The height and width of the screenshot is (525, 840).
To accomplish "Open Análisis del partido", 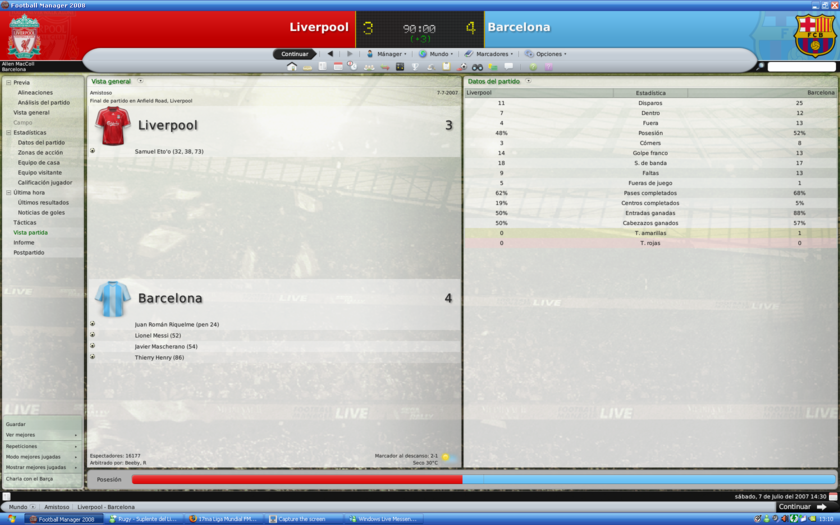I will (x=44, y=103).
